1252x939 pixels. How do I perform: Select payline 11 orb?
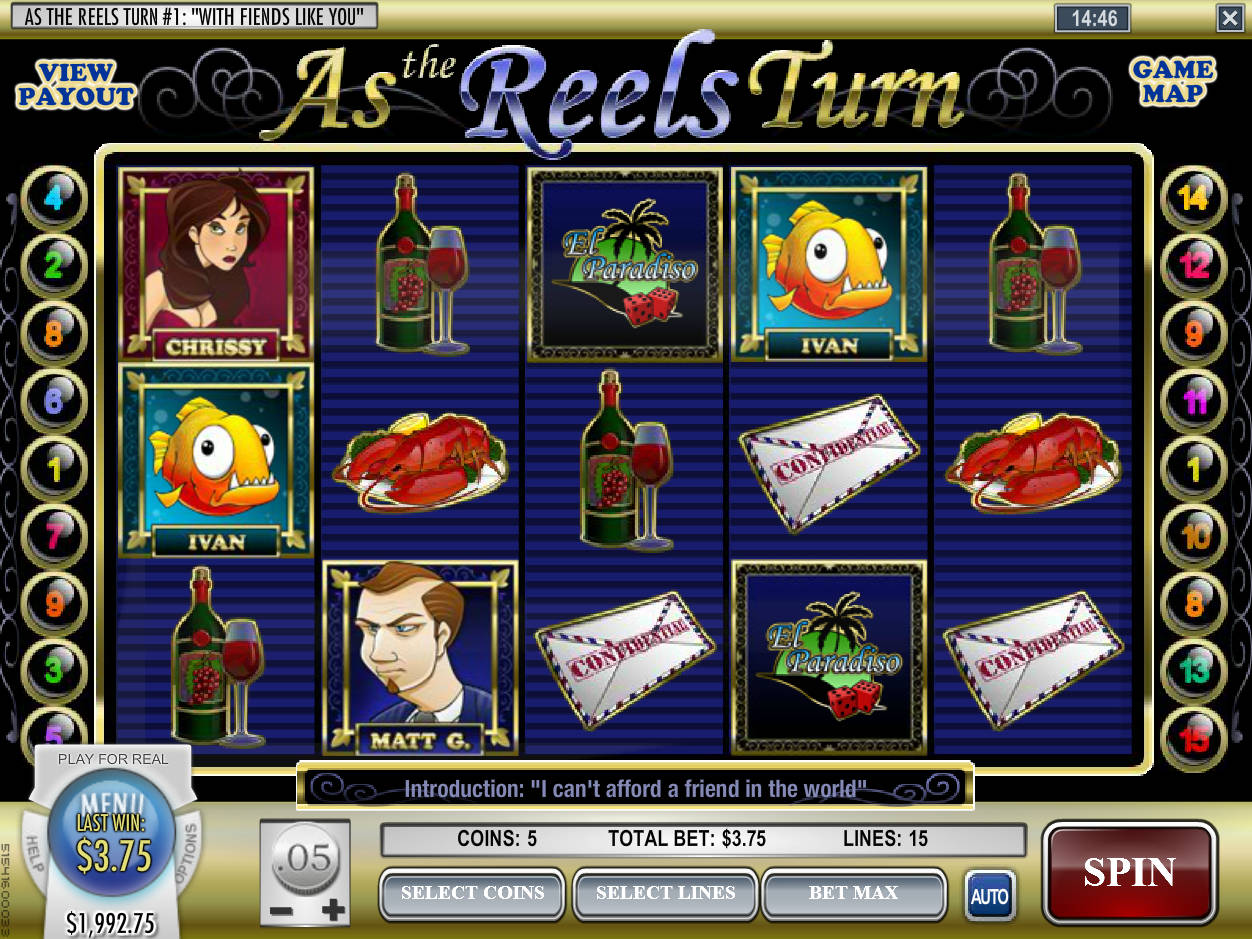(x=1193, y=401)
